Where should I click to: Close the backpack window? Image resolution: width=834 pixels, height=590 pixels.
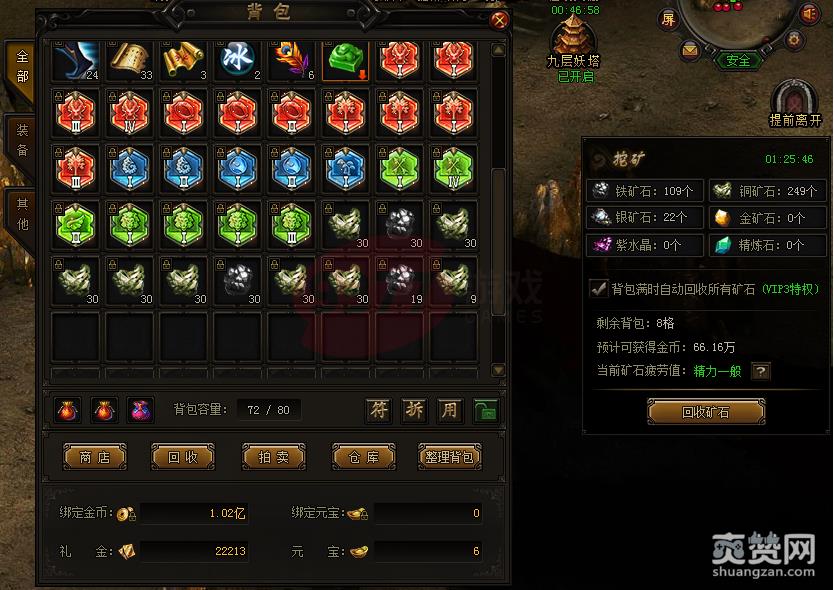(x=500, y=19)
